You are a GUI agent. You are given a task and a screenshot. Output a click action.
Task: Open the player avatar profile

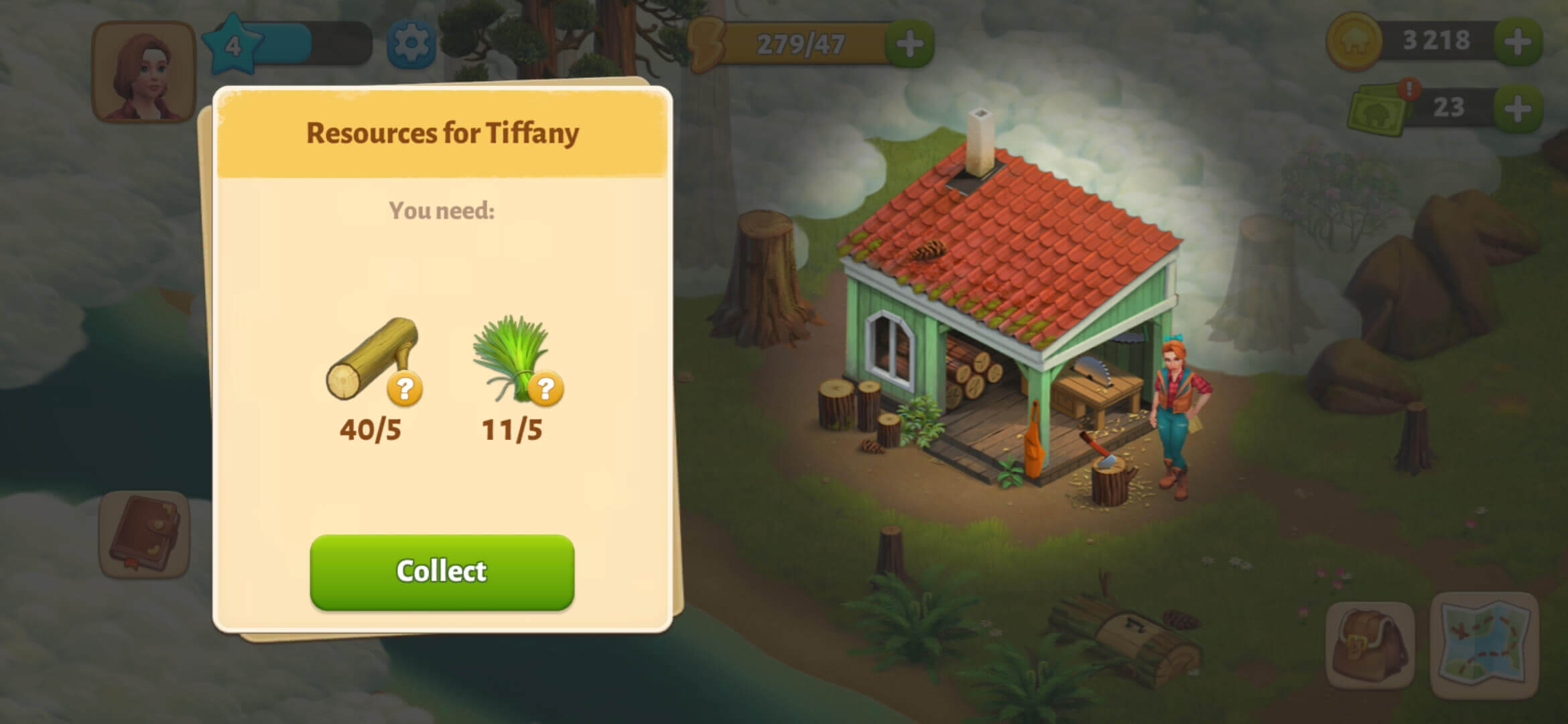pyautogui.click(x=143, y=72)
